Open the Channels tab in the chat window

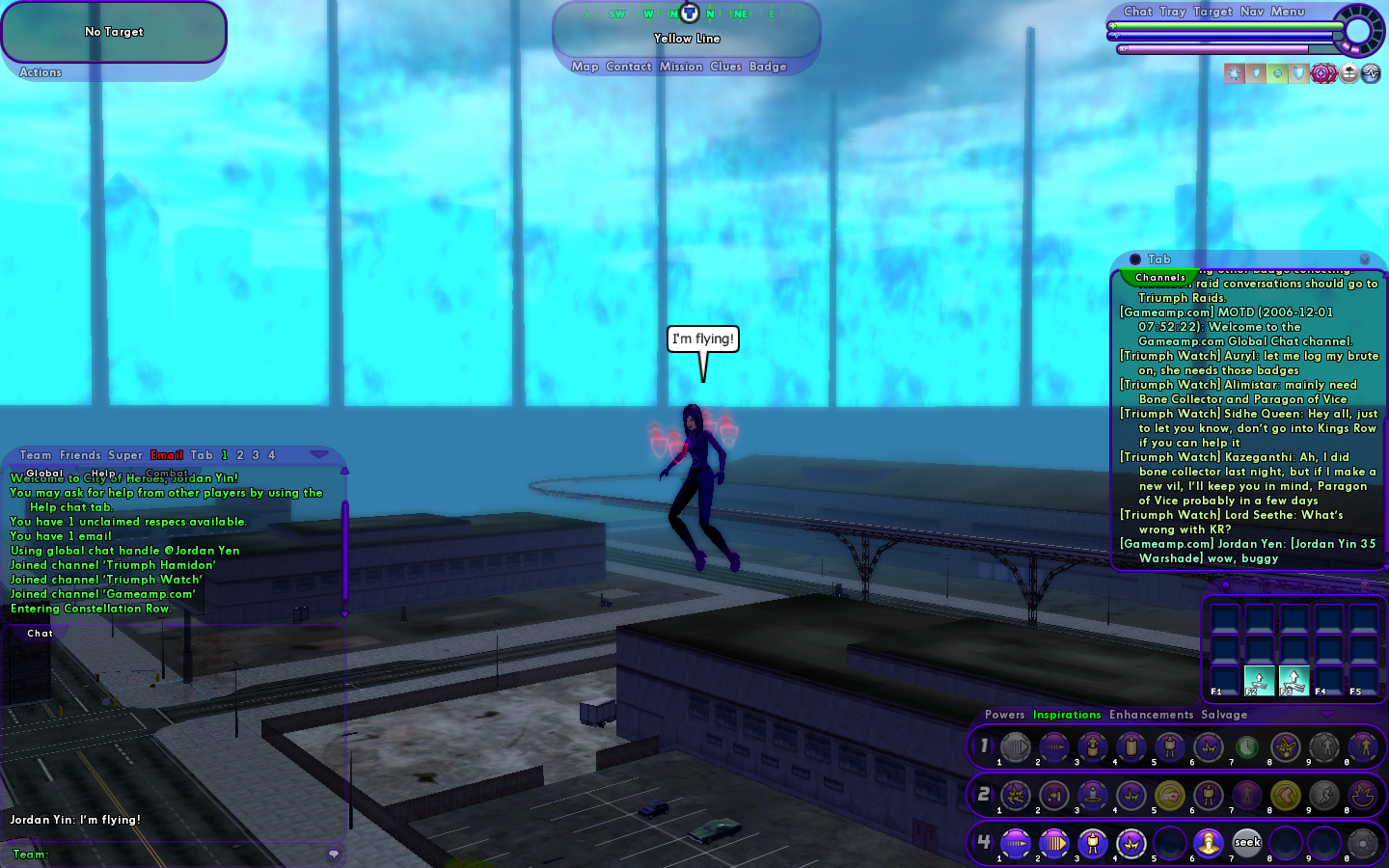[x=1160, y=278]
